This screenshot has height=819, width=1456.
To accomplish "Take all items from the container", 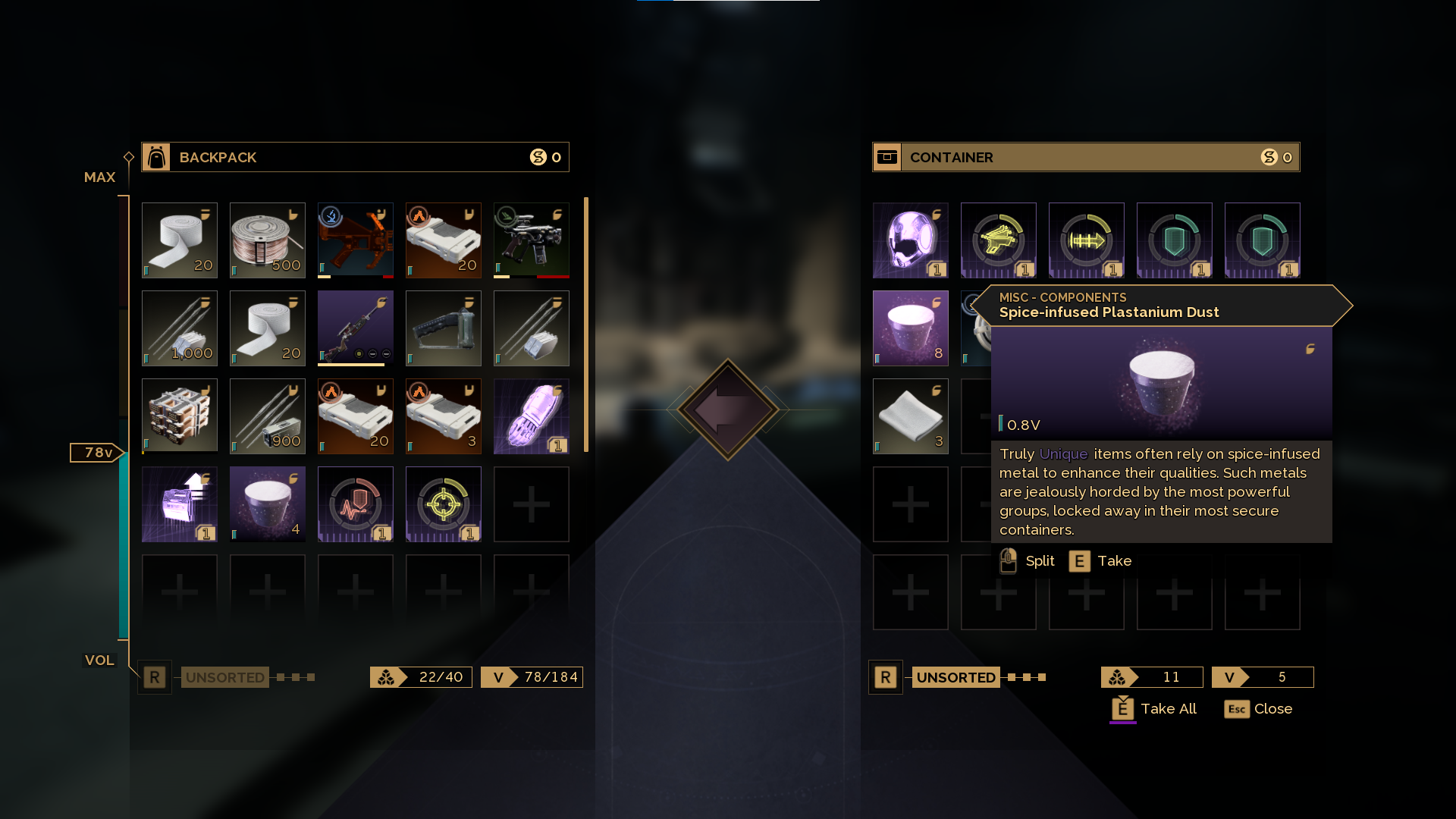I will [x=1153, y=709].
